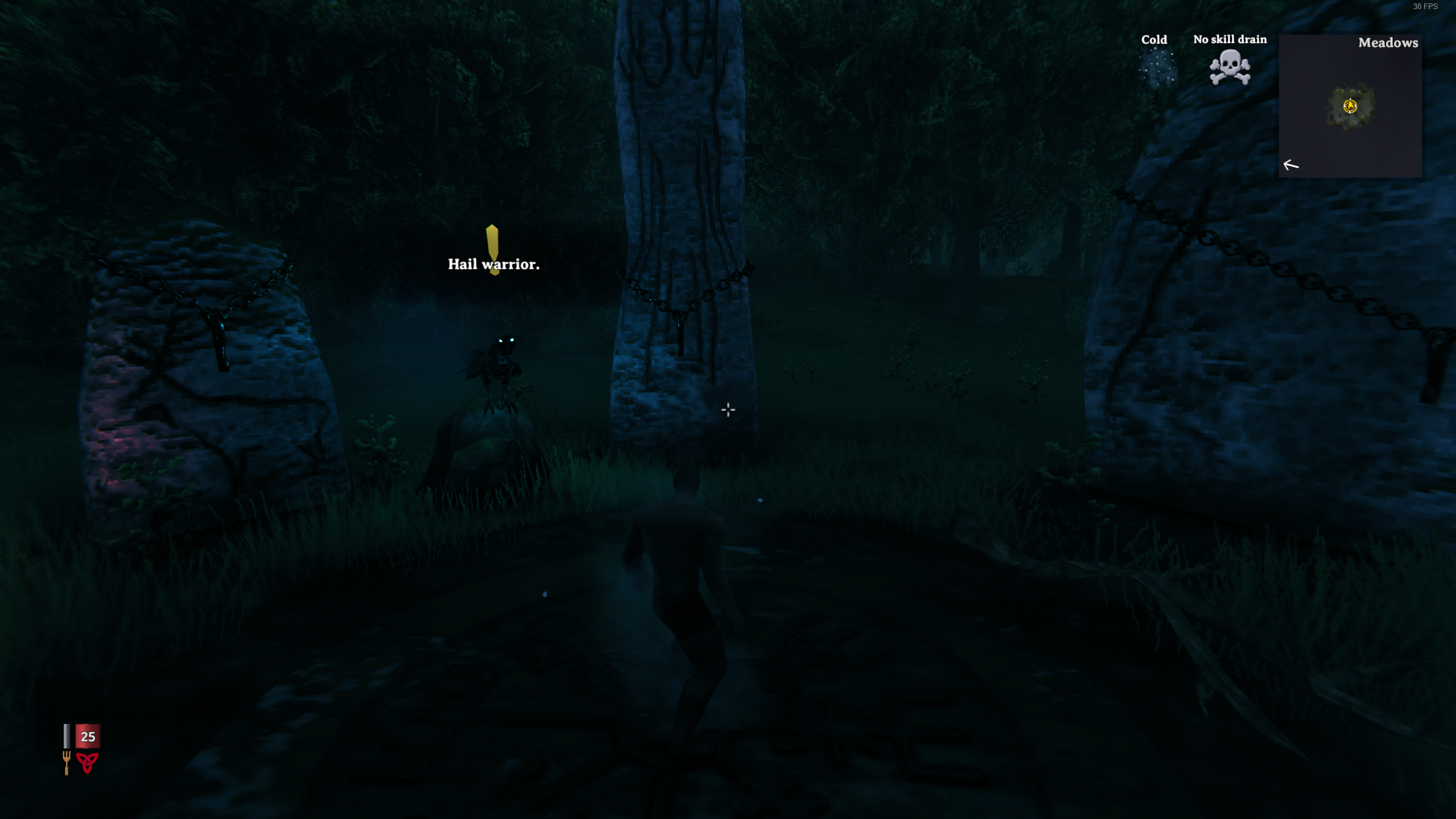Click the 30 FPS counter text

(1425, 7)
